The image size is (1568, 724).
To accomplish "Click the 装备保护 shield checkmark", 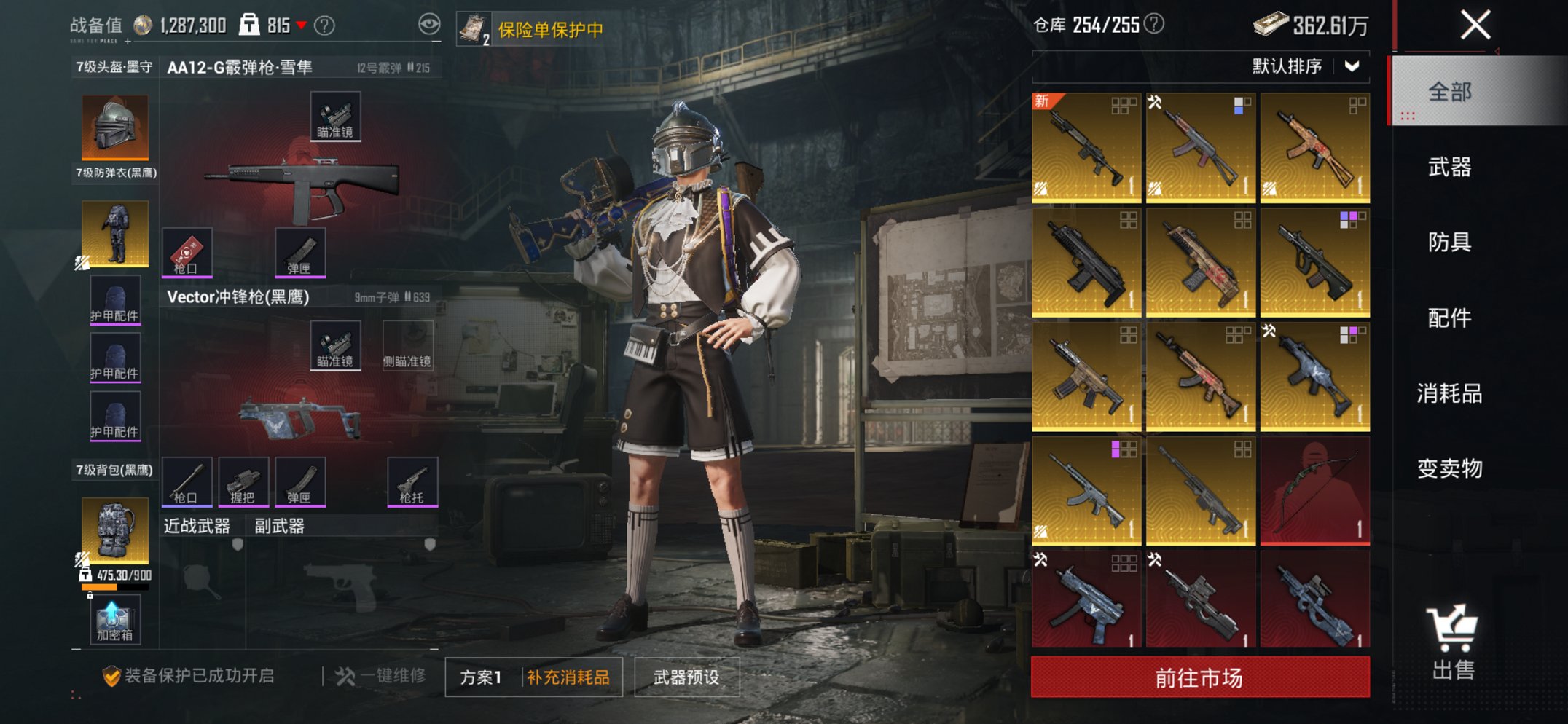I will click(x=111, y=674).
